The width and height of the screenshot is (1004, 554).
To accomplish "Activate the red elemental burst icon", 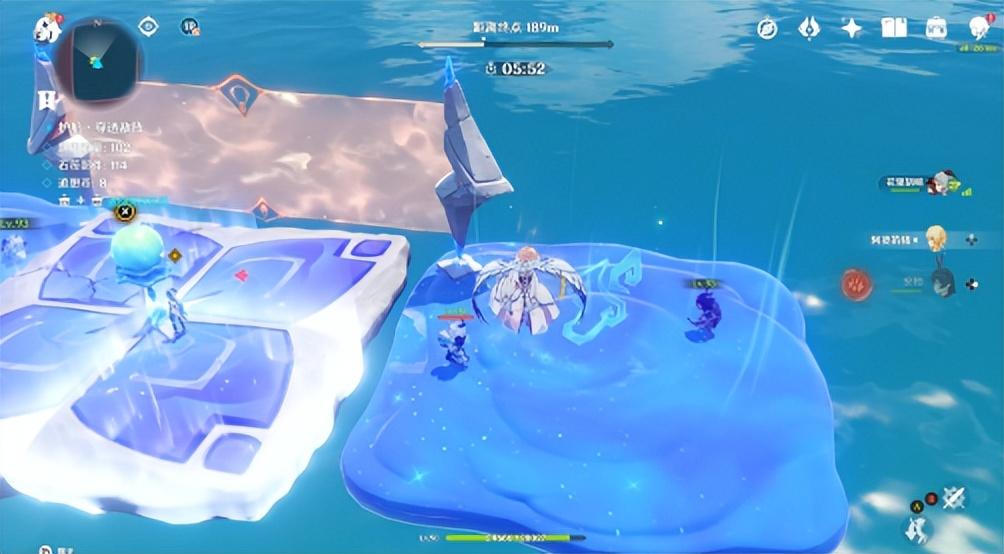I will pos(856,284).
